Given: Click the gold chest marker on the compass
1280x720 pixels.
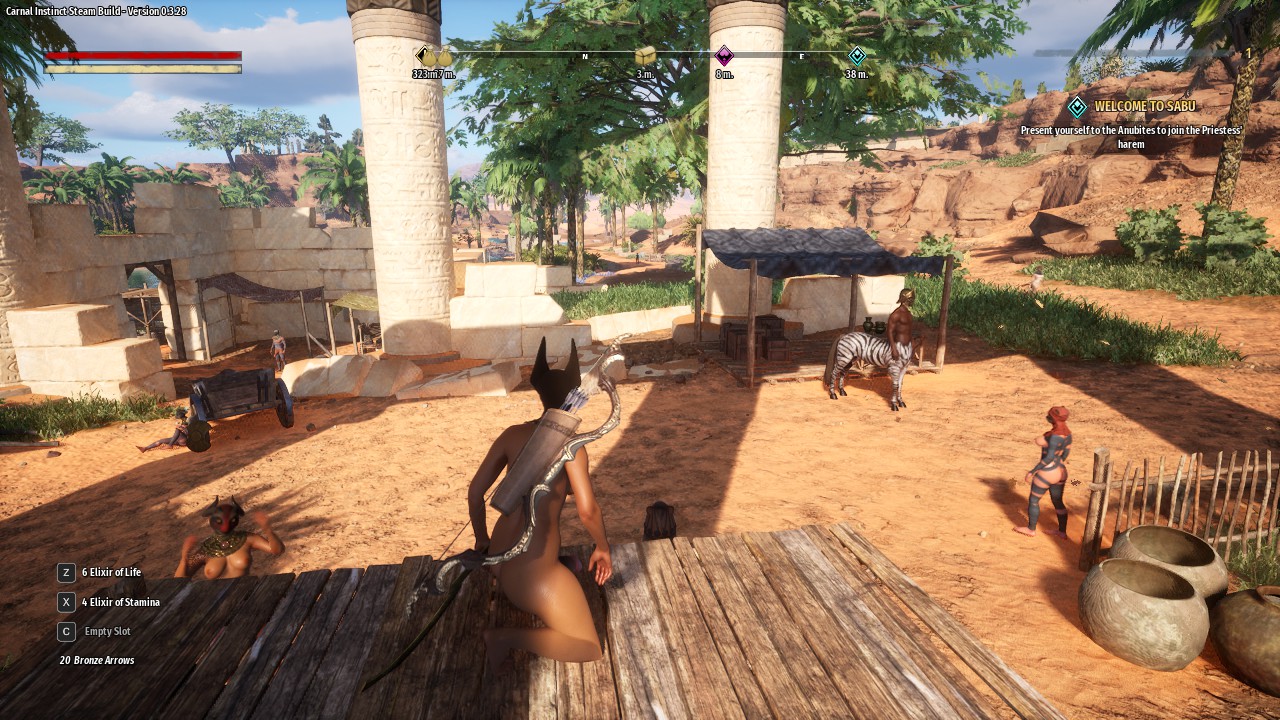Looking at the screenshot, I should [645, 56].
